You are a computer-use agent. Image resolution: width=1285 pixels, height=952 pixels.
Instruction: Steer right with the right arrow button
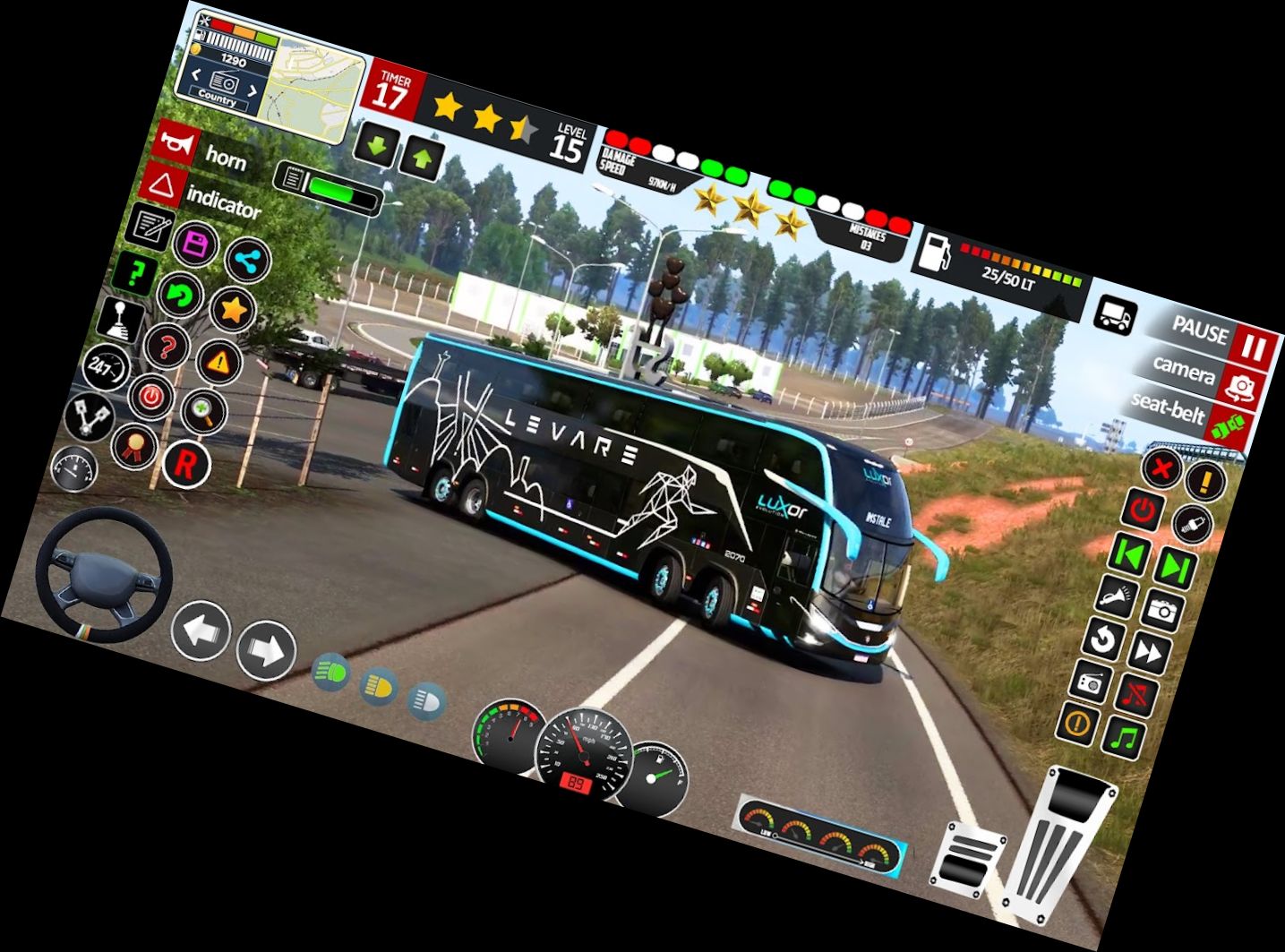pos(267,650)
